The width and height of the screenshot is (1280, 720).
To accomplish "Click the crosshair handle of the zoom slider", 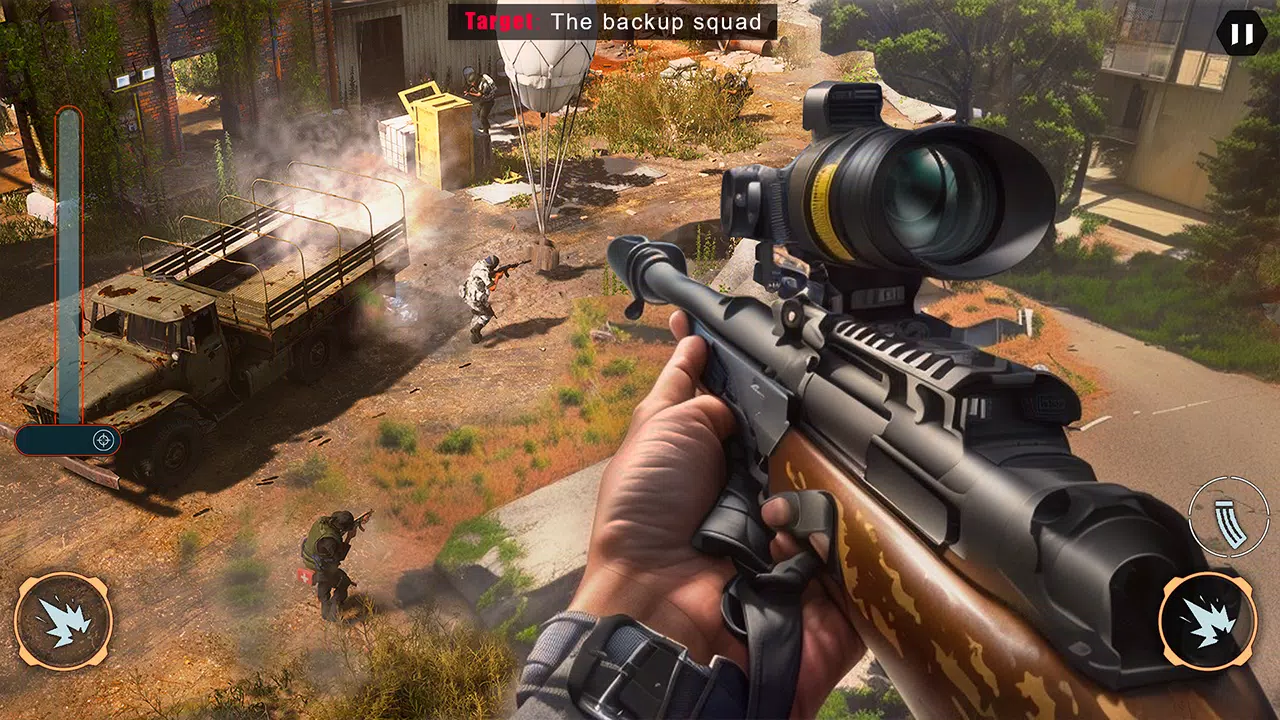I will coord(103,440).
